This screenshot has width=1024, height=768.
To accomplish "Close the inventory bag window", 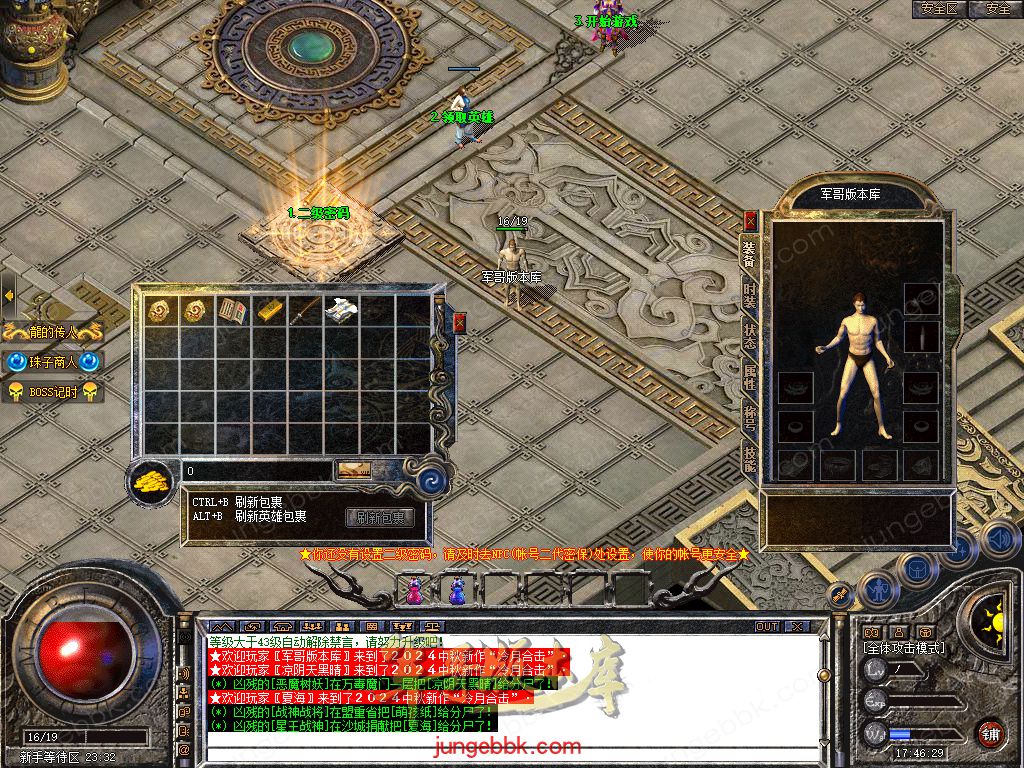I will tap(459, 322).
